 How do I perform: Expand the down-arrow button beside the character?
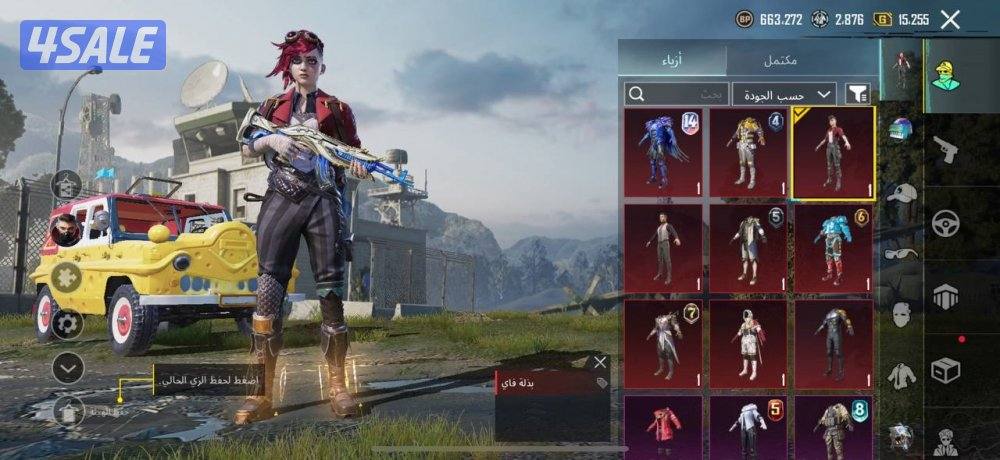pos(67,368)
